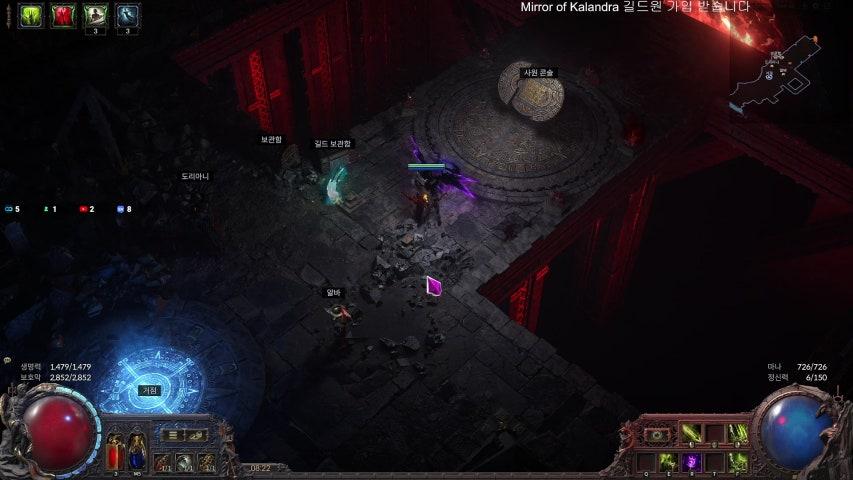Select the 길드 보관함 guild stash label
The height and width of the screenshot is (480, 853).
[333, 144]
